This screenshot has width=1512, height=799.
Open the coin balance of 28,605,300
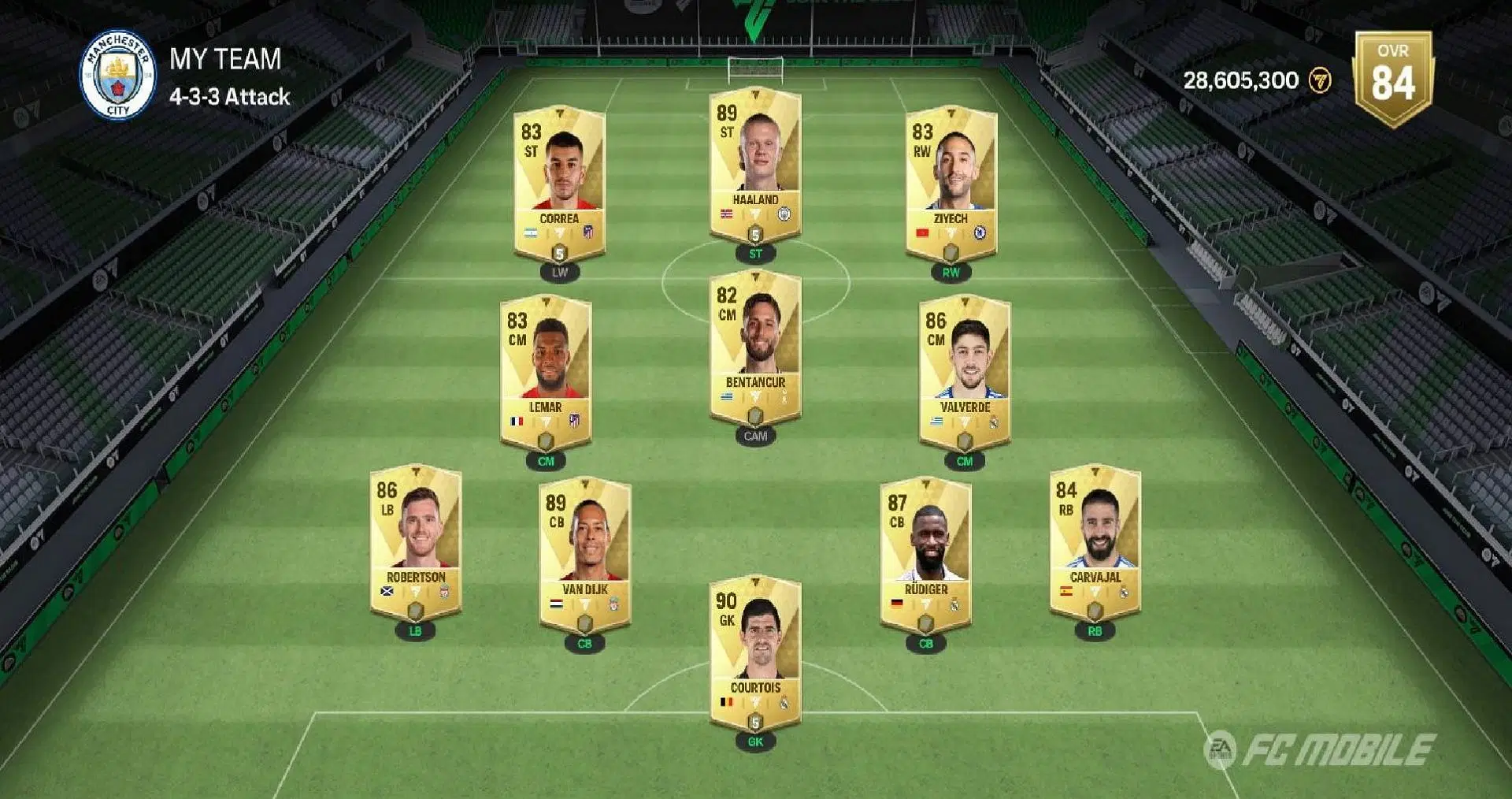pos(1239,80)
